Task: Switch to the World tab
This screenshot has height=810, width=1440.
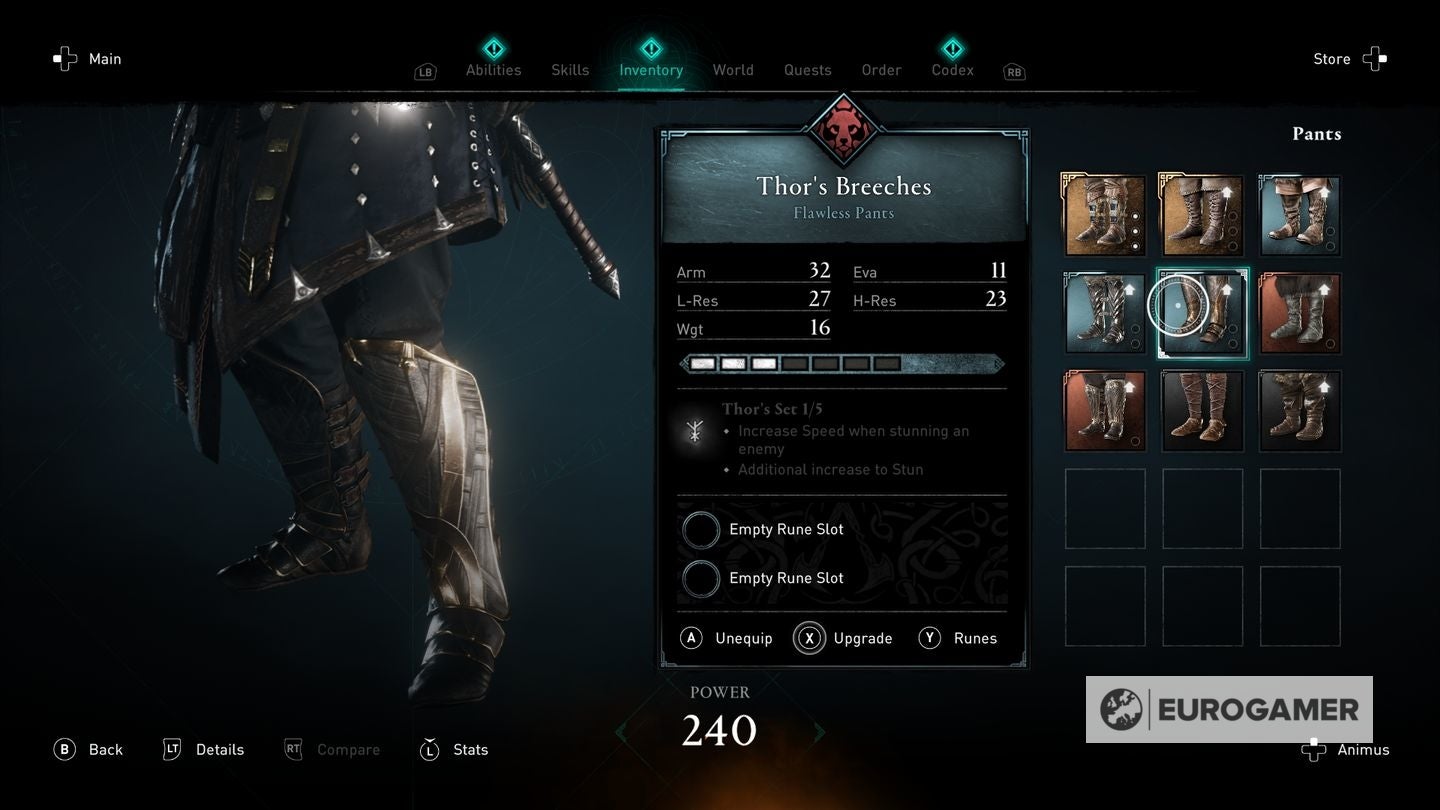Action: click(x=732, y=70)
